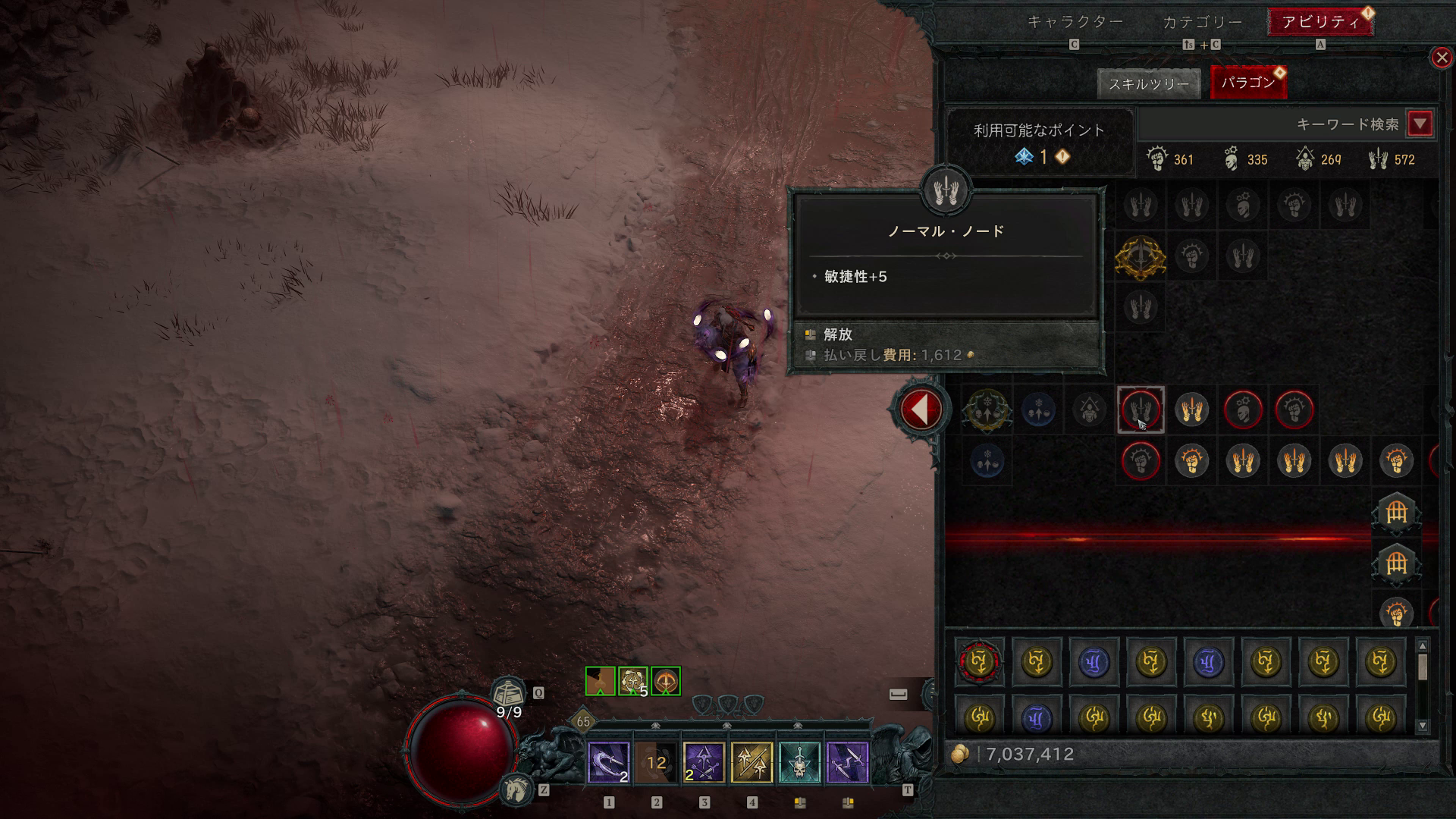Expand the キーワード検索 dropdown arrow
1456x819 pixels.
(1420, 124)
